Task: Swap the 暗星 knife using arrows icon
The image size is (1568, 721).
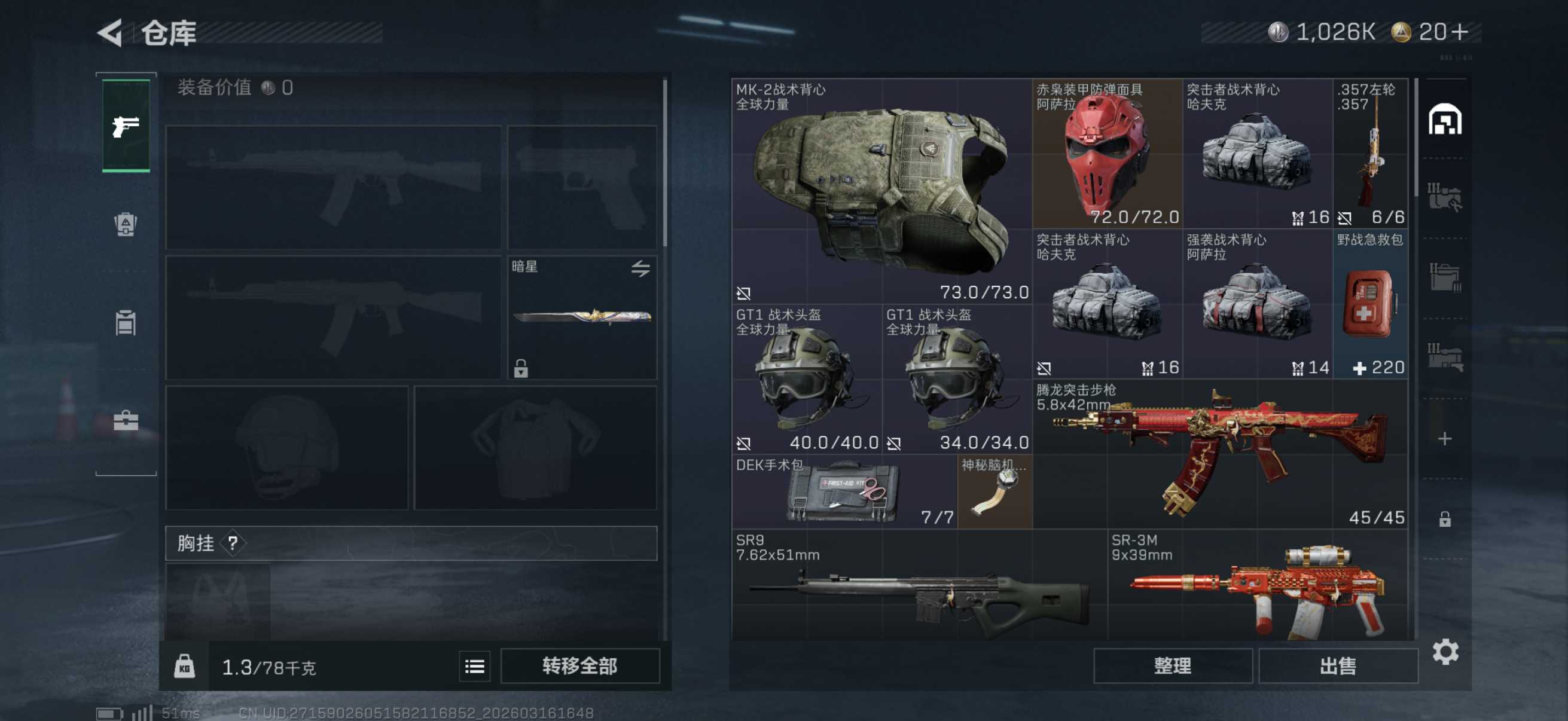Action: point(640,268)
